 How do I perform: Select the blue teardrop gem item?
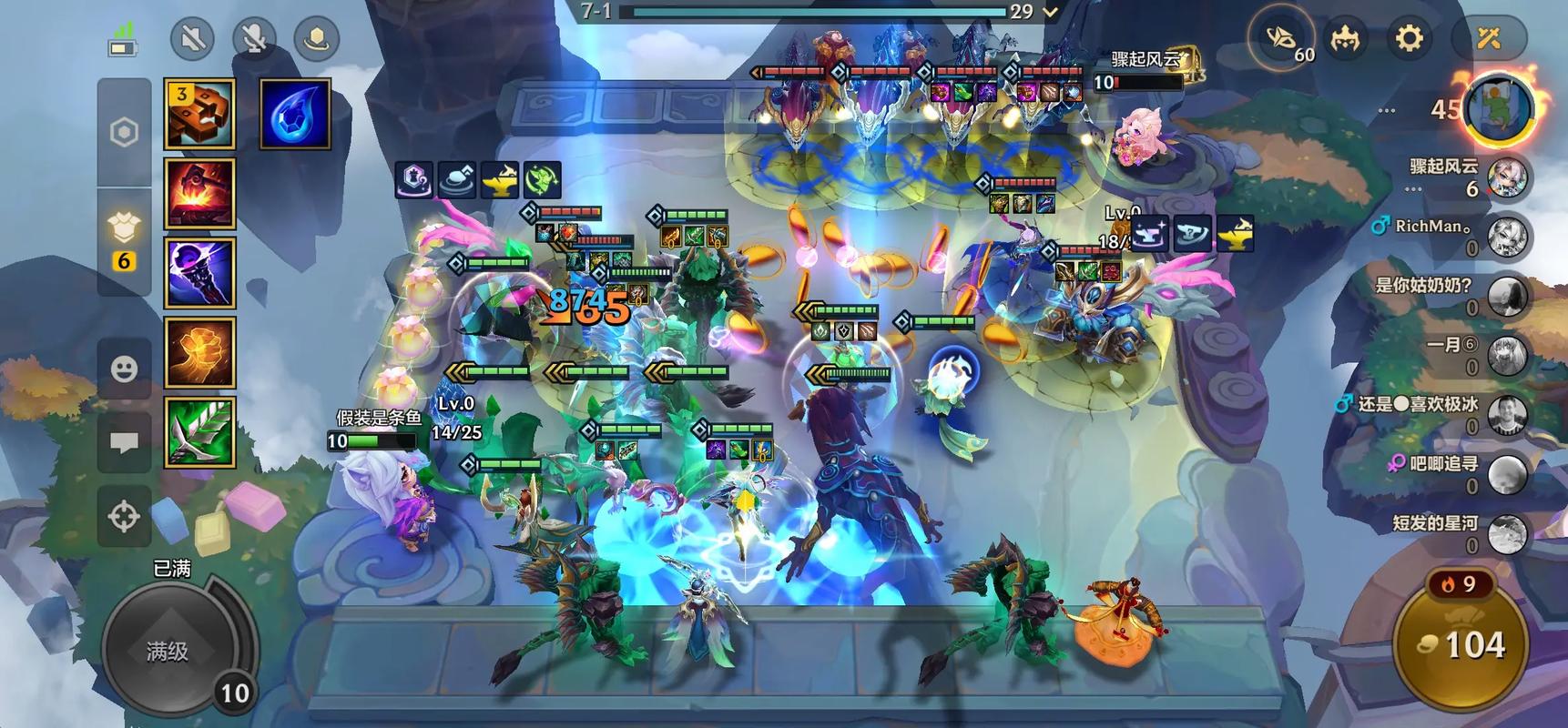tap(295, 114)
